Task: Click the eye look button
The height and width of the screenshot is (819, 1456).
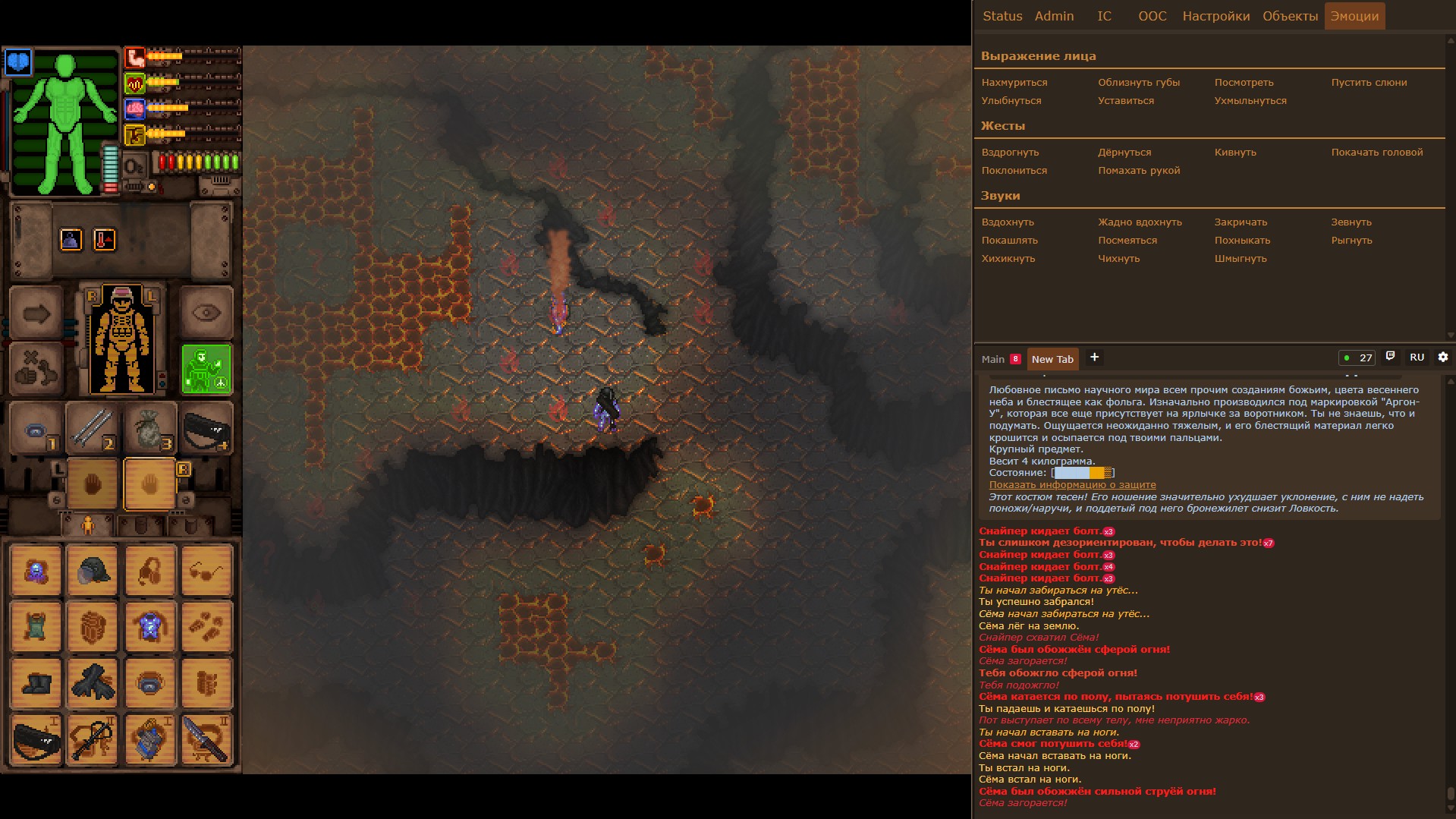Action: click(206, 313)
